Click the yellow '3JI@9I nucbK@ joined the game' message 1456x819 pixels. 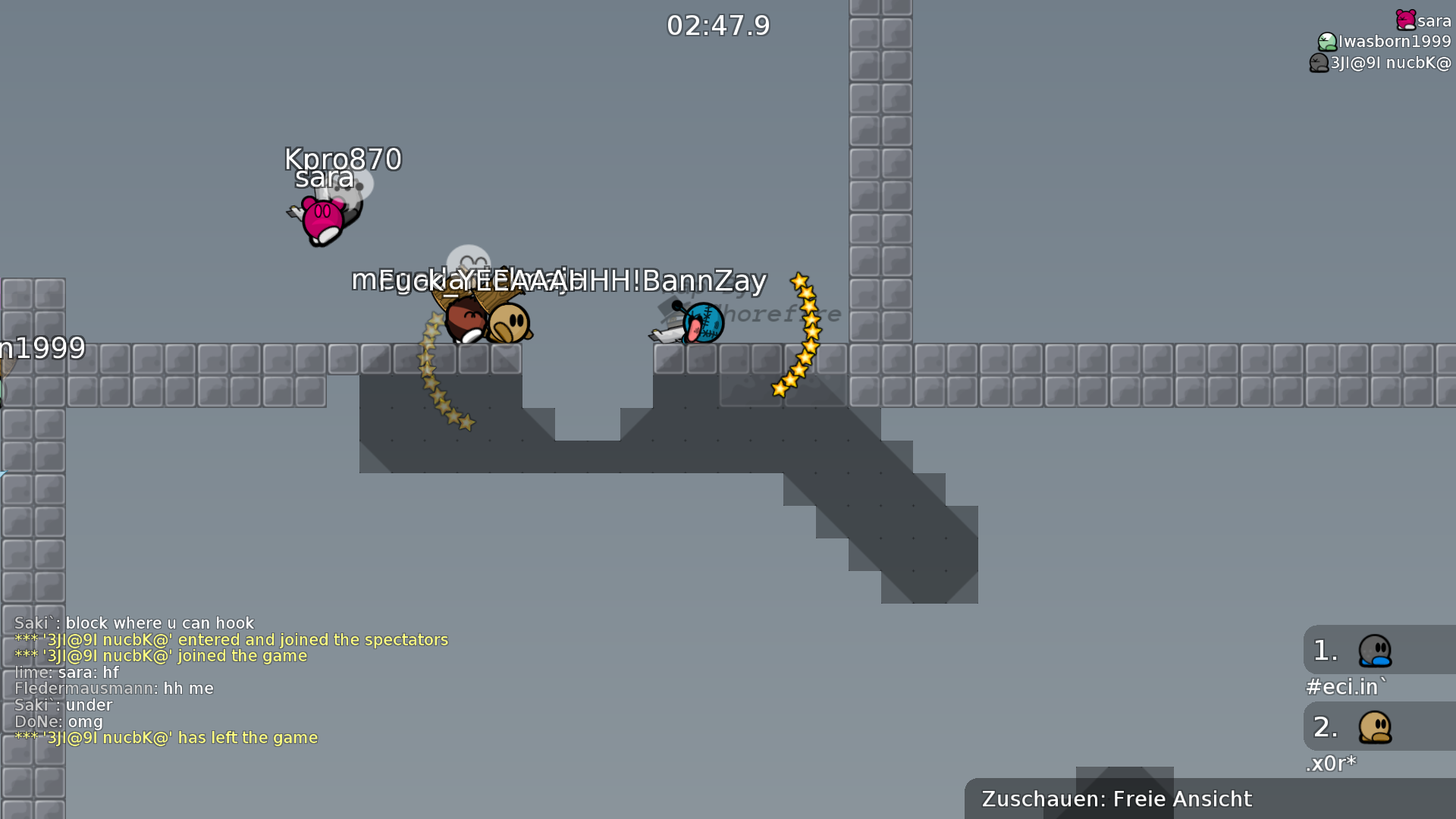[159, 655]
